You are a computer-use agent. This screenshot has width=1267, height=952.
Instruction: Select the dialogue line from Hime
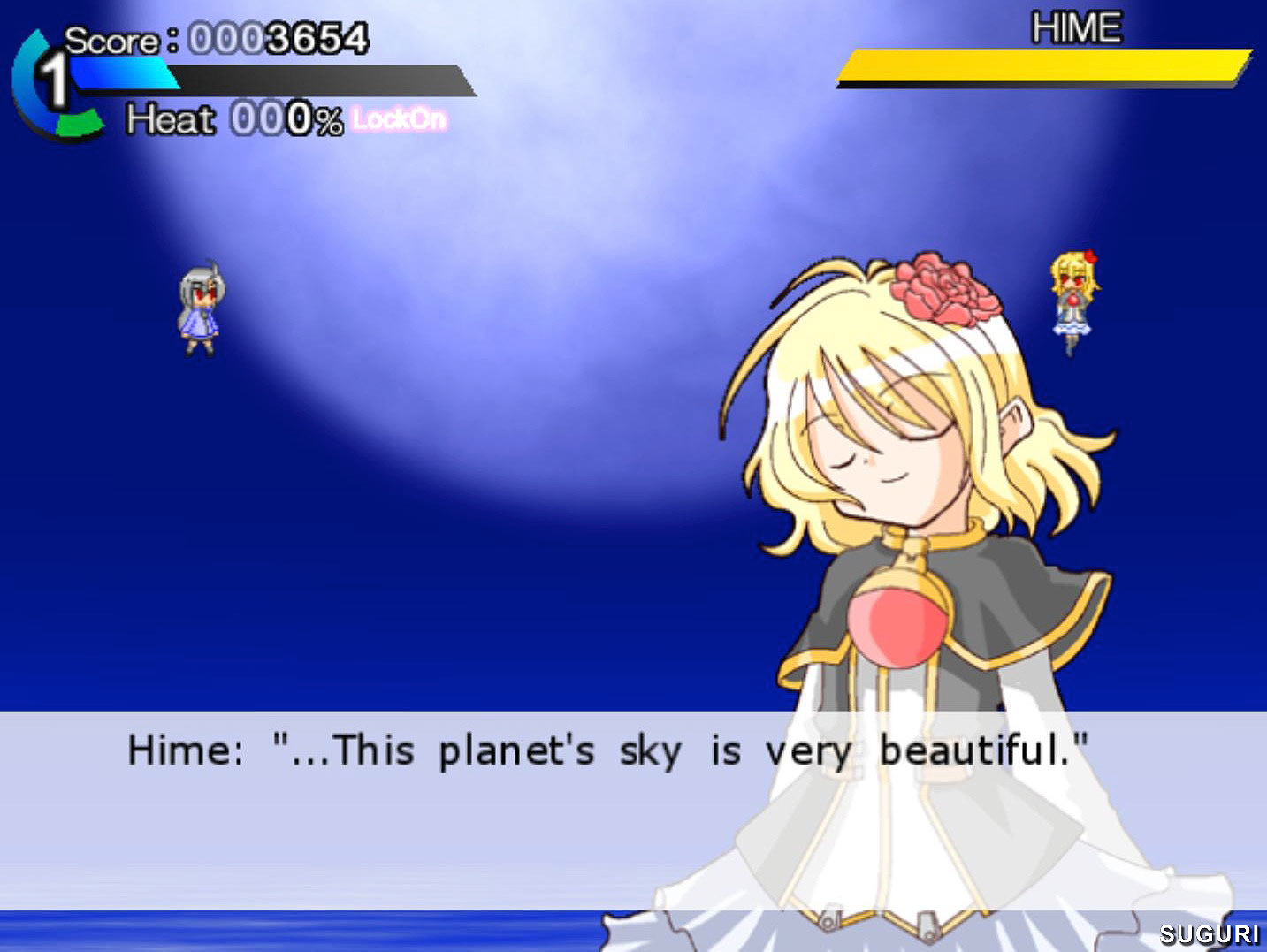coord(610,750)
